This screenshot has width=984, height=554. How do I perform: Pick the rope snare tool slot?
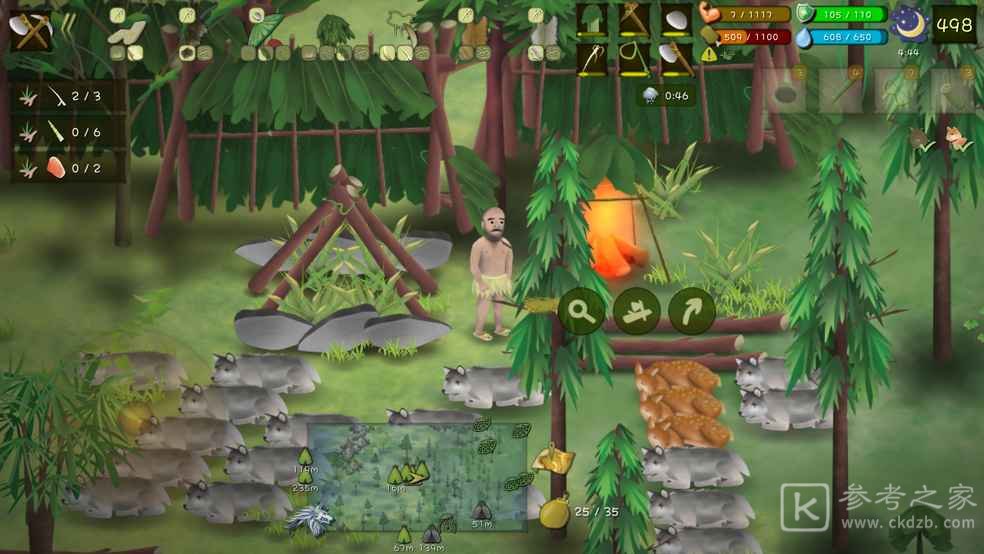pos(633,57)
